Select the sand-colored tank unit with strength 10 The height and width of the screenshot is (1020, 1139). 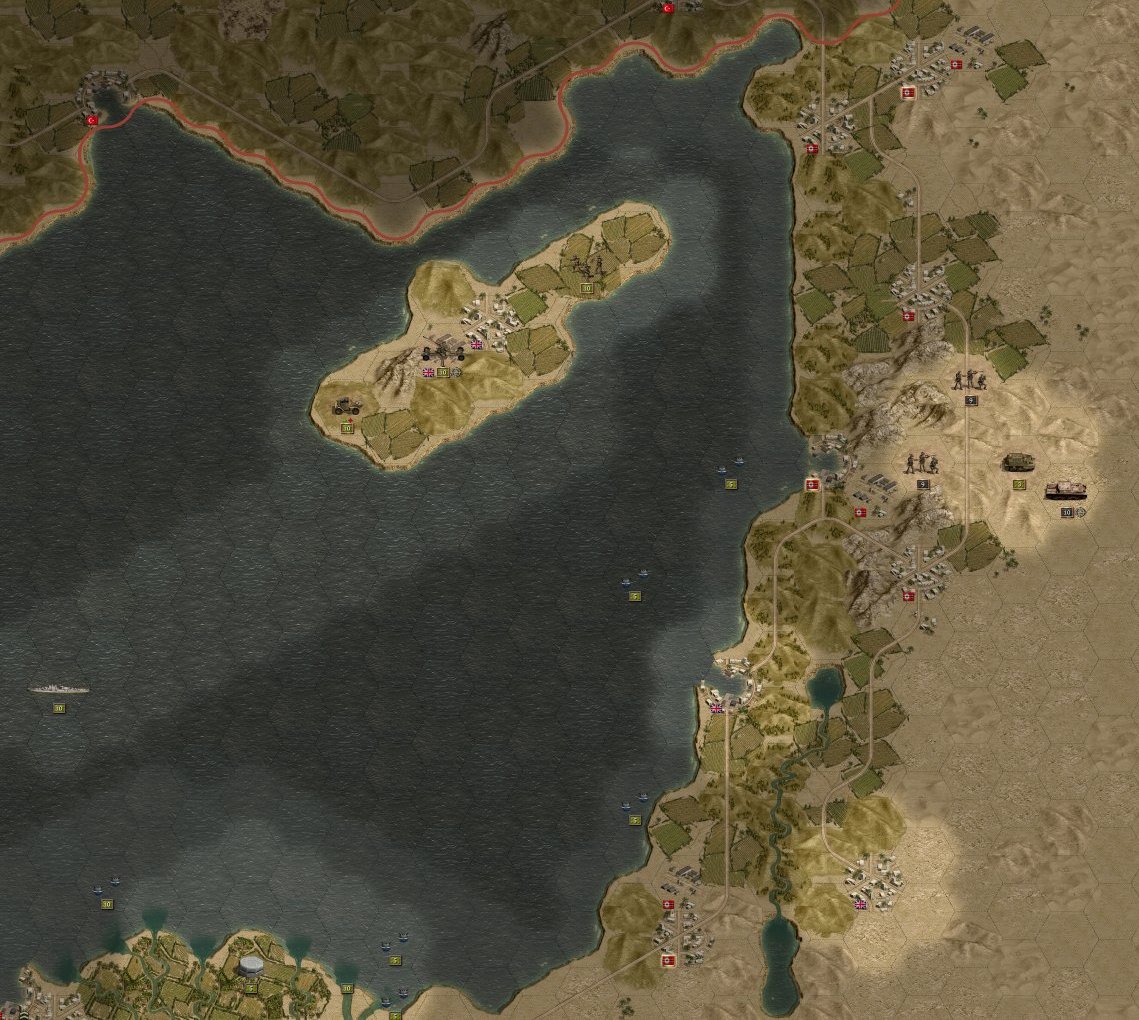1066,491
